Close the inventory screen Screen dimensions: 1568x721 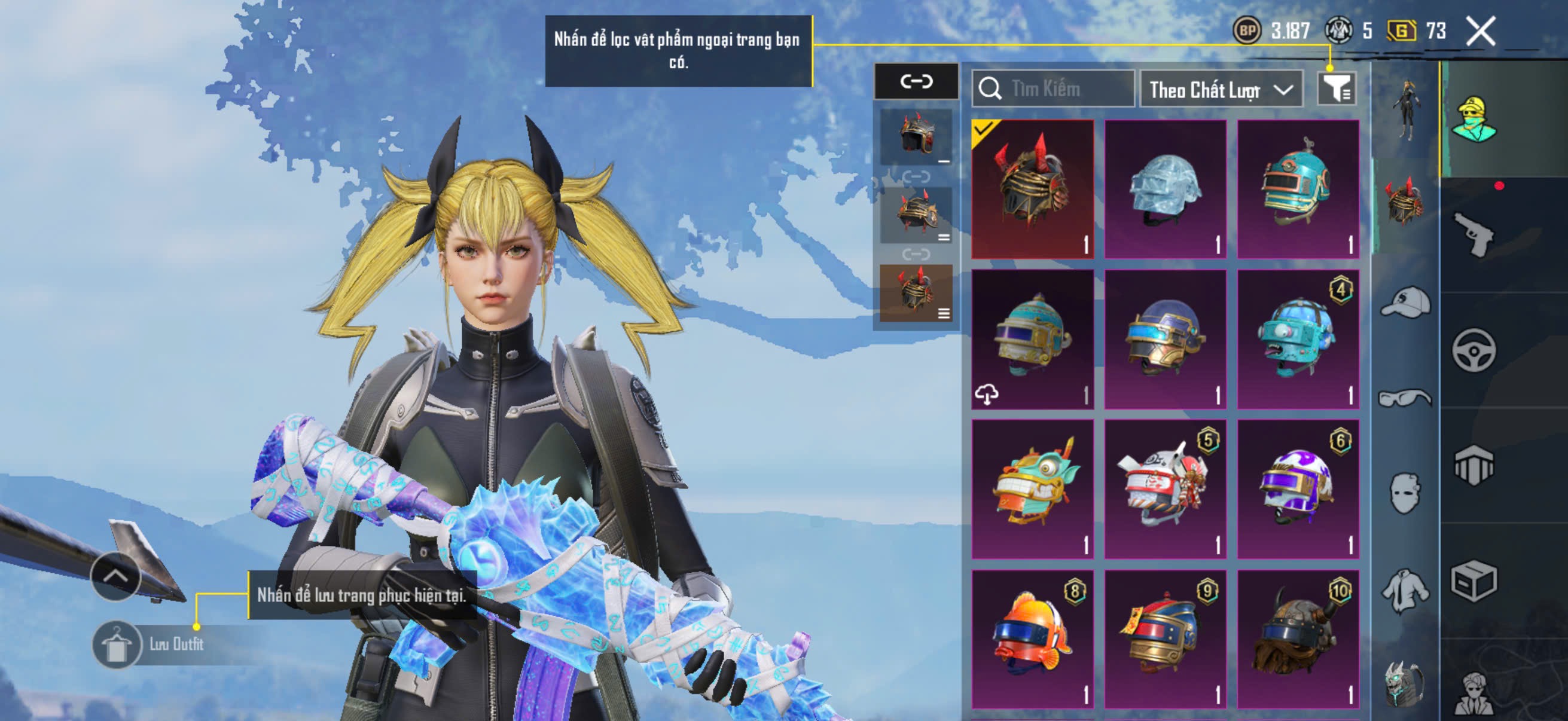[1479, 31]
